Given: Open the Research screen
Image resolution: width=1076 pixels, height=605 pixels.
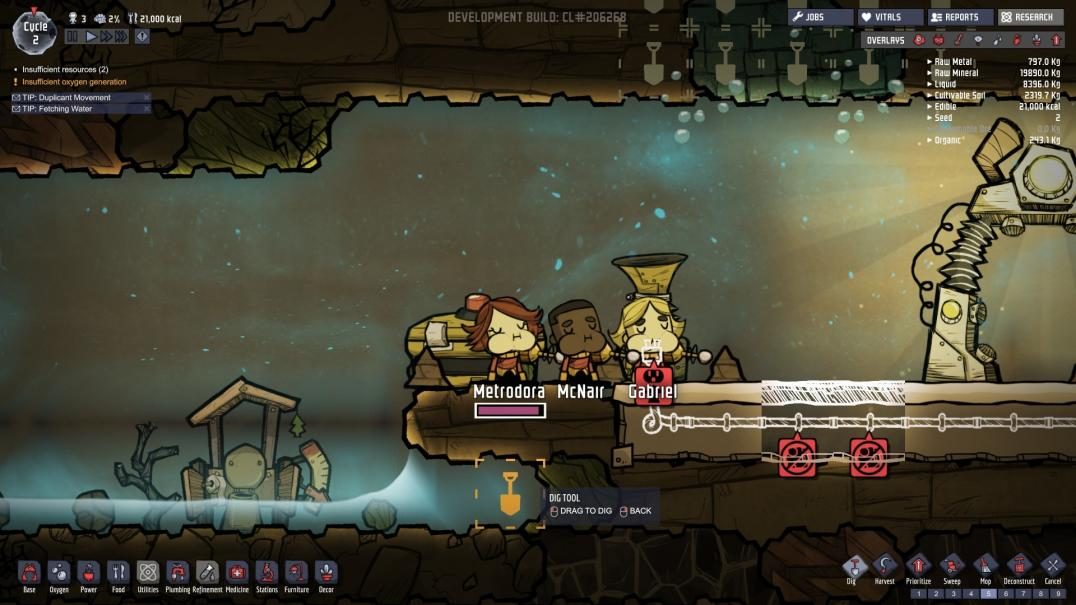Looking at the screenshot, I should click(x=1030, y=17).
